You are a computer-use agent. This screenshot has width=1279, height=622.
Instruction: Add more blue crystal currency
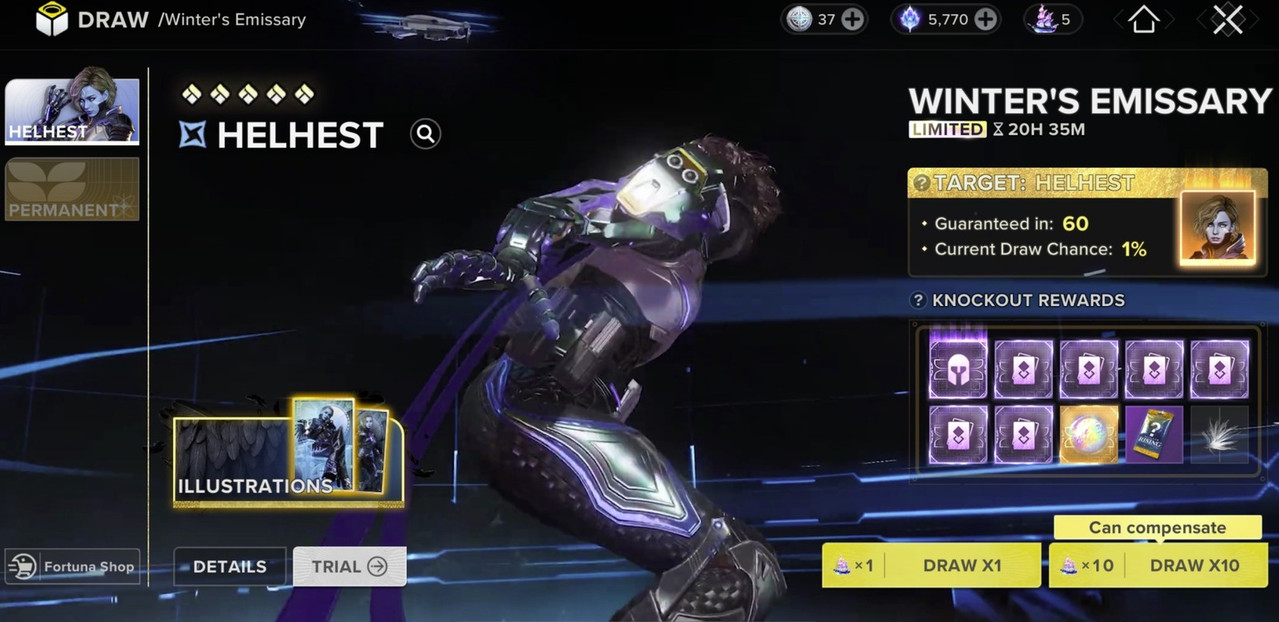point(985,19)
